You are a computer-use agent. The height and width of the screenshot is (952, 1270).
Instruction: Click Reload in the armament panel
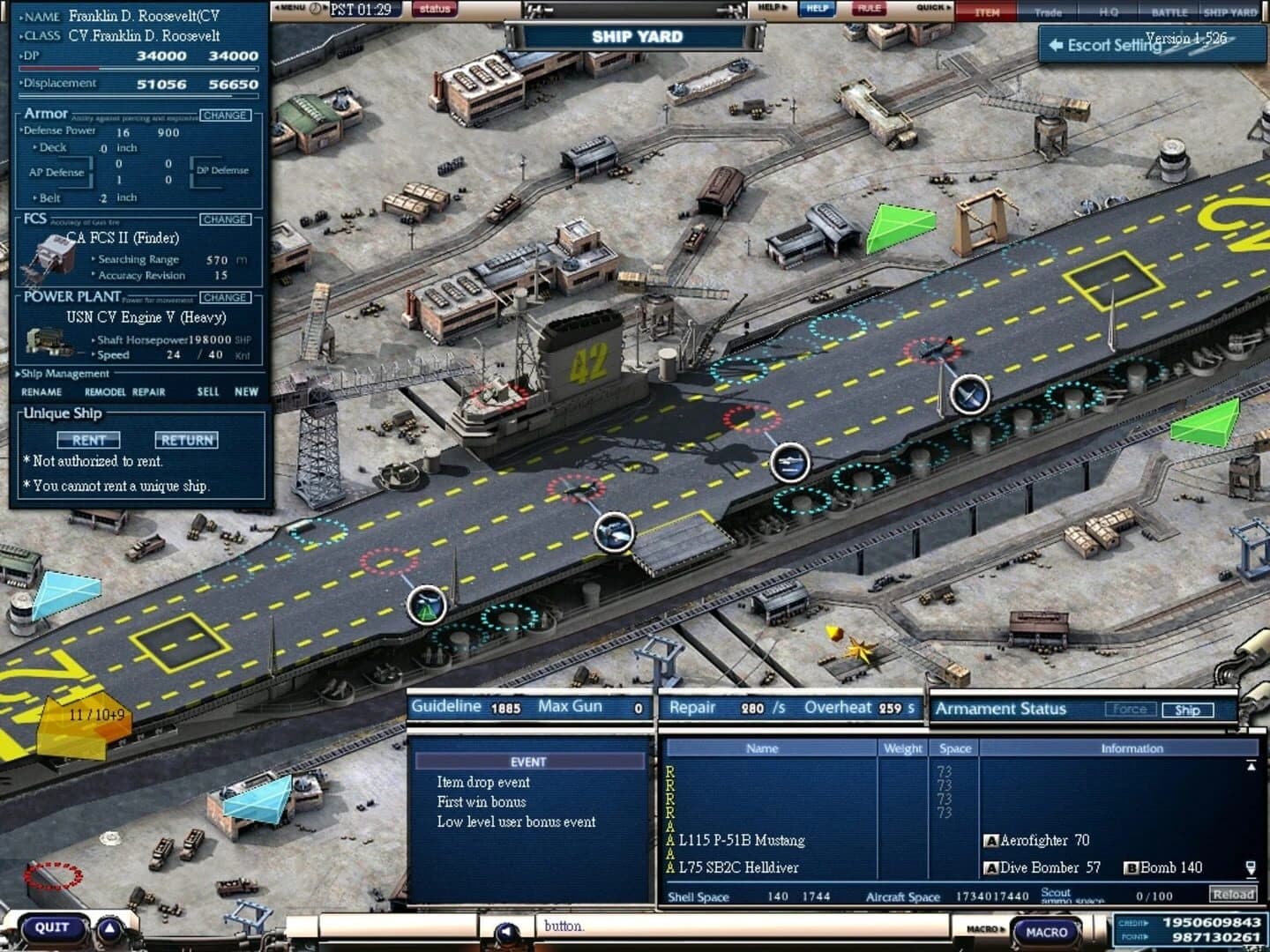(x=1232, y=894)
